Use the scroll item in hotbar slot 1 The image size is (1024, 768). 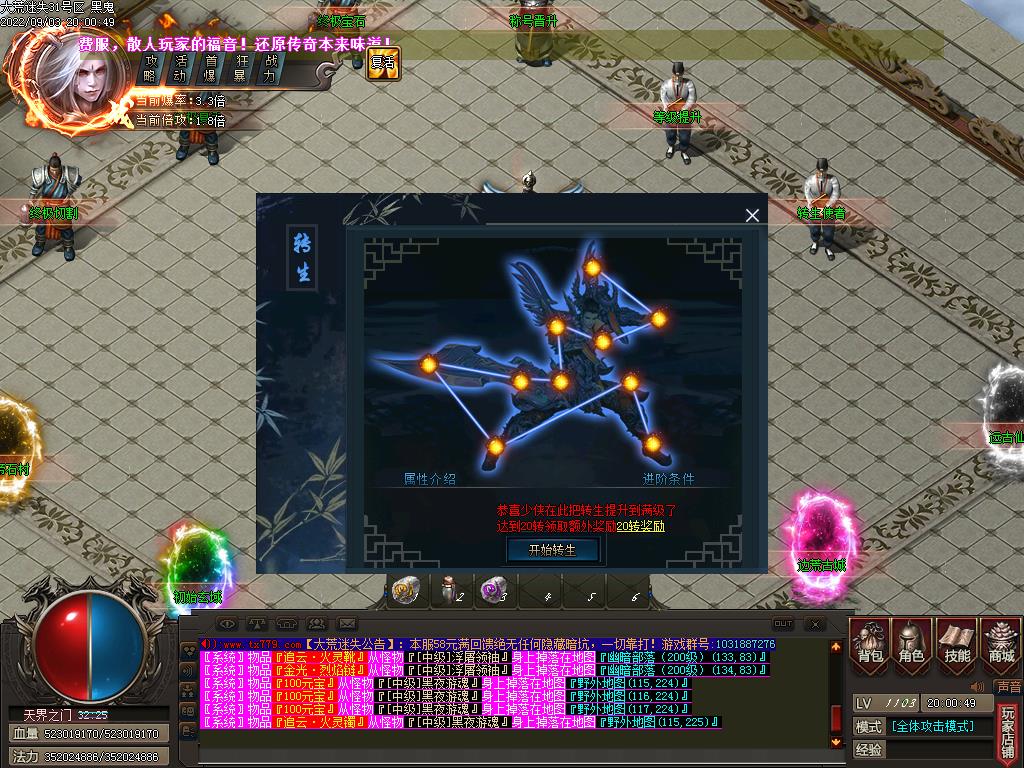tap(404, 592)
